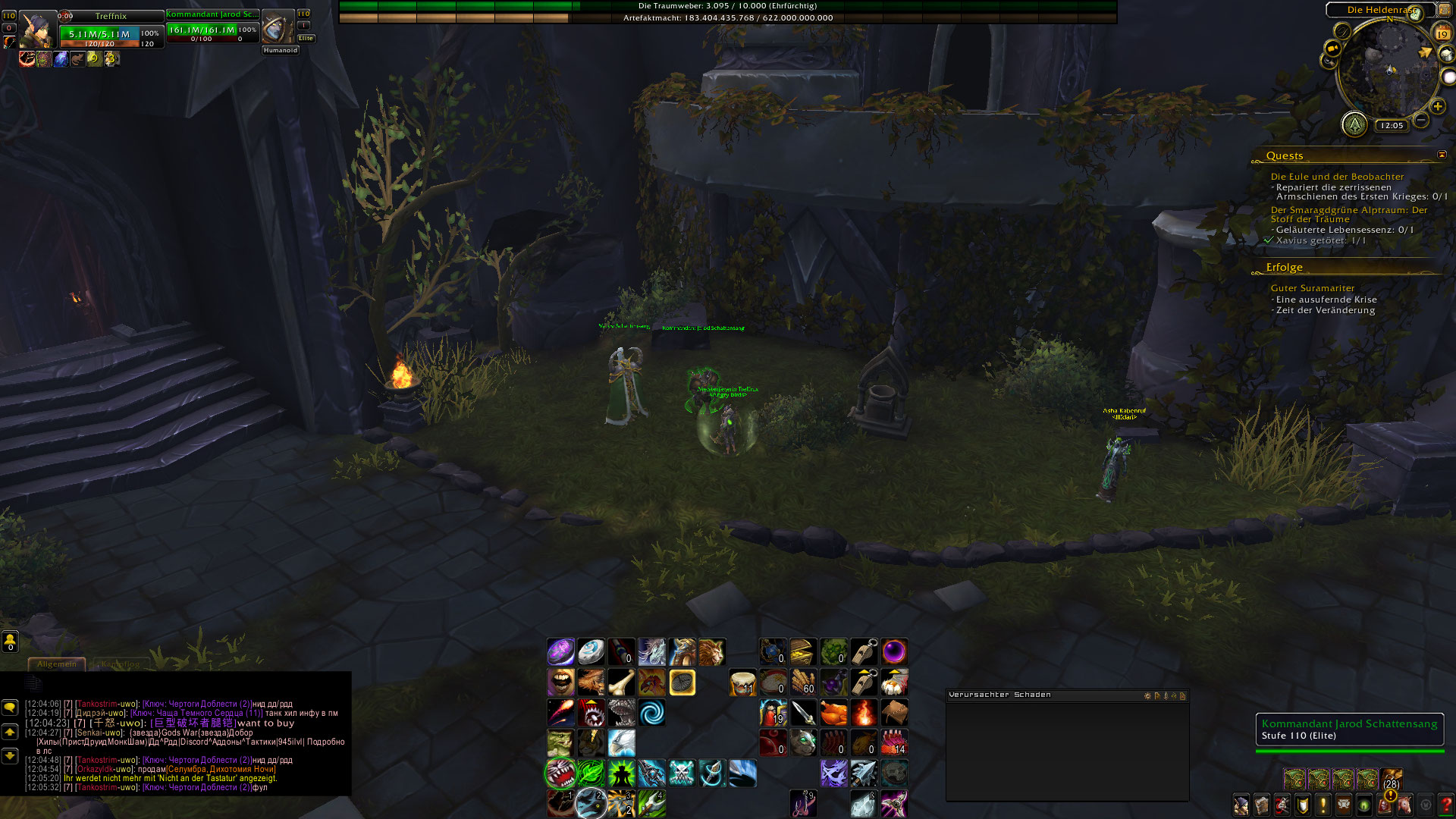This screenshot has width=1456, height=819.
Task: Open the calendar showing day 19
Action: coord(1442,33)
